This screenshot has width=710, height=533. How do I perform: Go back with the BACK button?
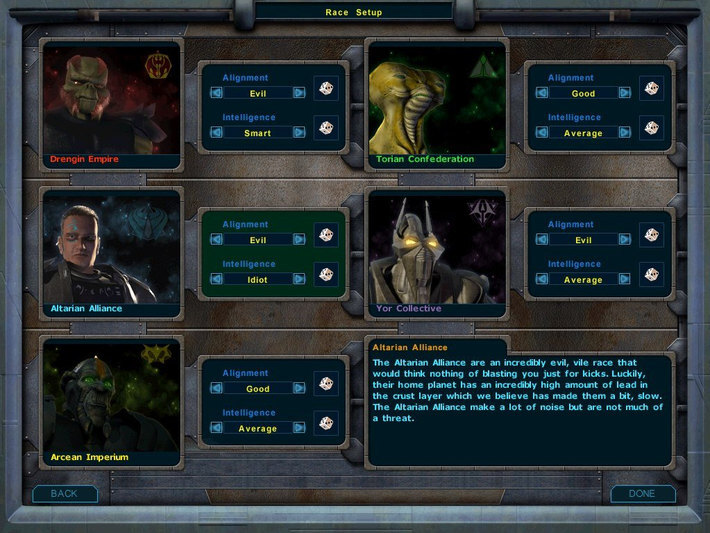(64, 494)
